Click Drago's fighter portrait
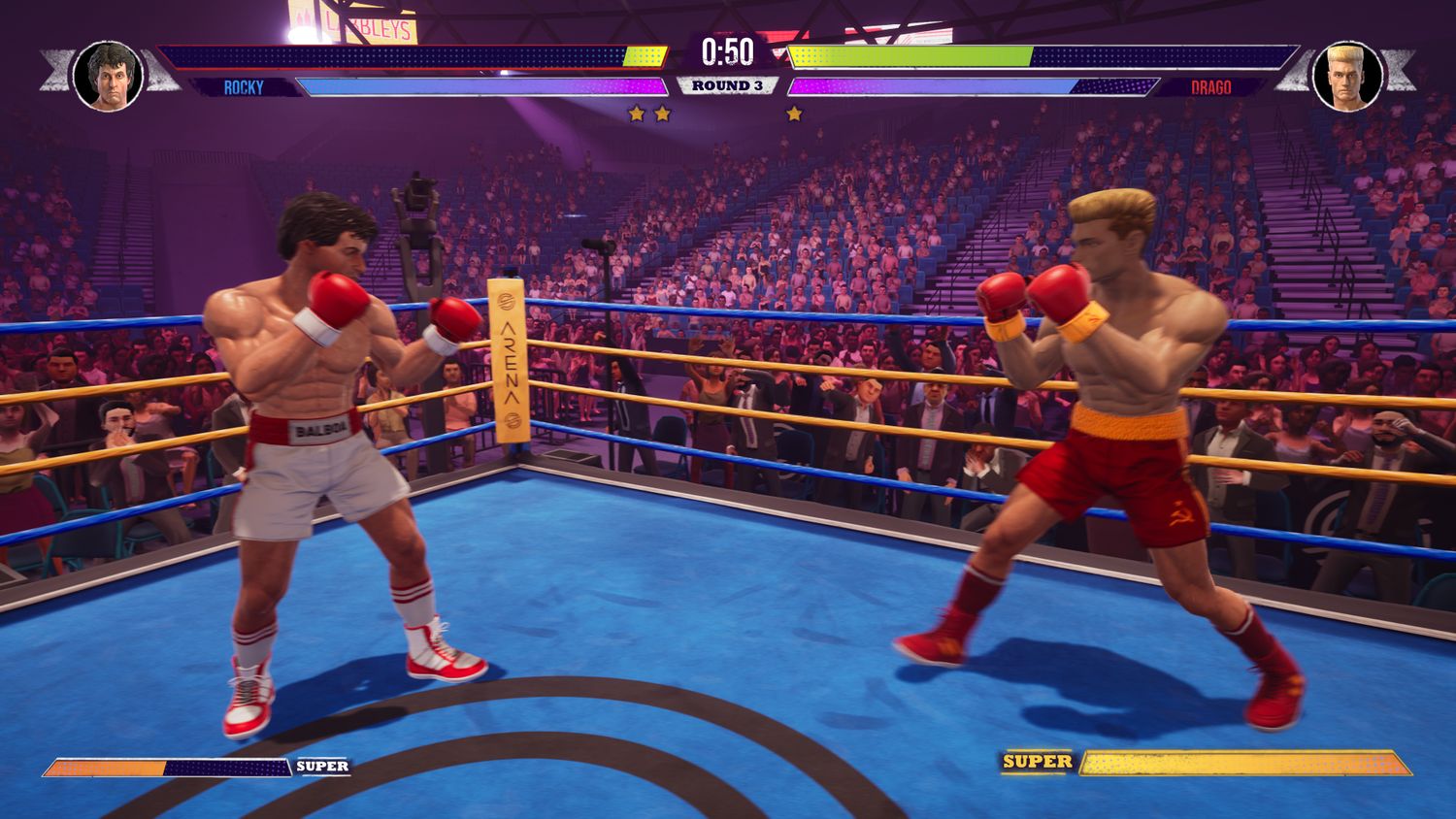The image size is (1456, 819). (x=1347, y=76)
